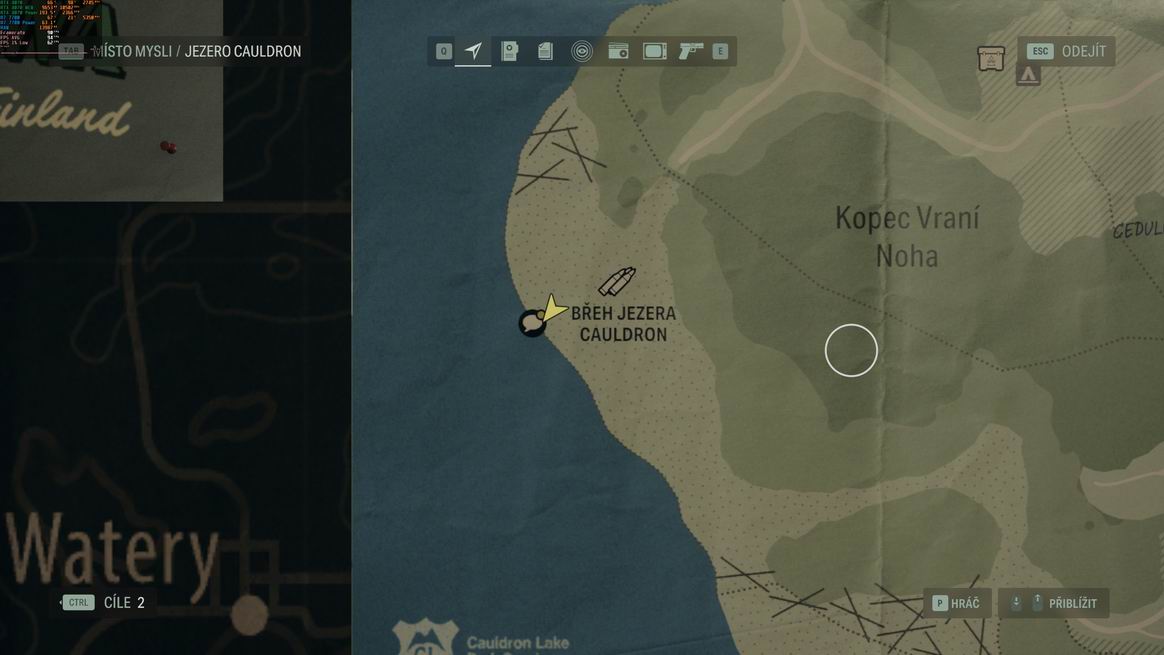1164x655 pixels.
Task: Click the Přiblížit zoom button
Action: (x=1054, y=603)
